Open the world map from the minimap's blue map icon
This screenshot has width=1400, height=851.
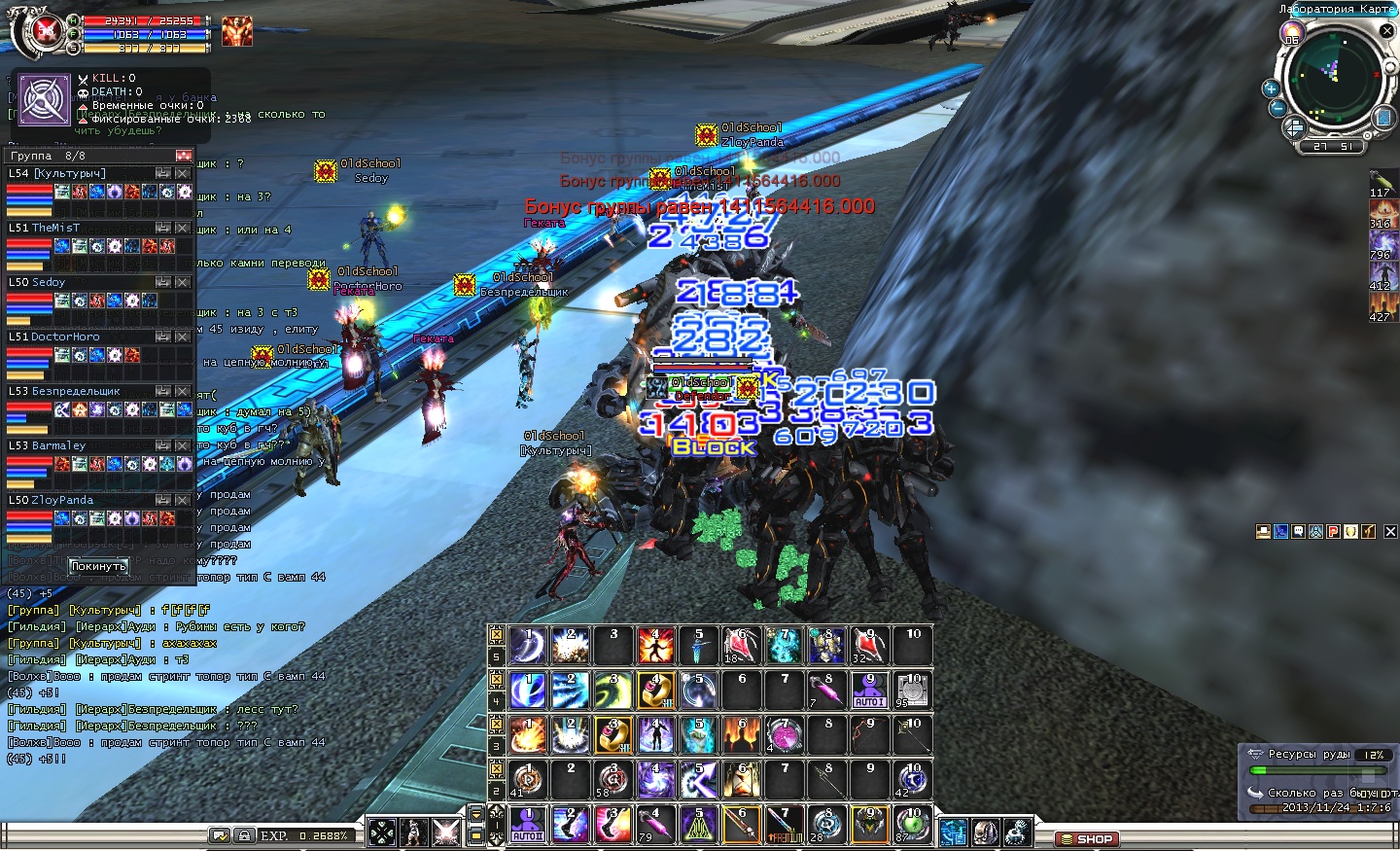click(1383, 118)
